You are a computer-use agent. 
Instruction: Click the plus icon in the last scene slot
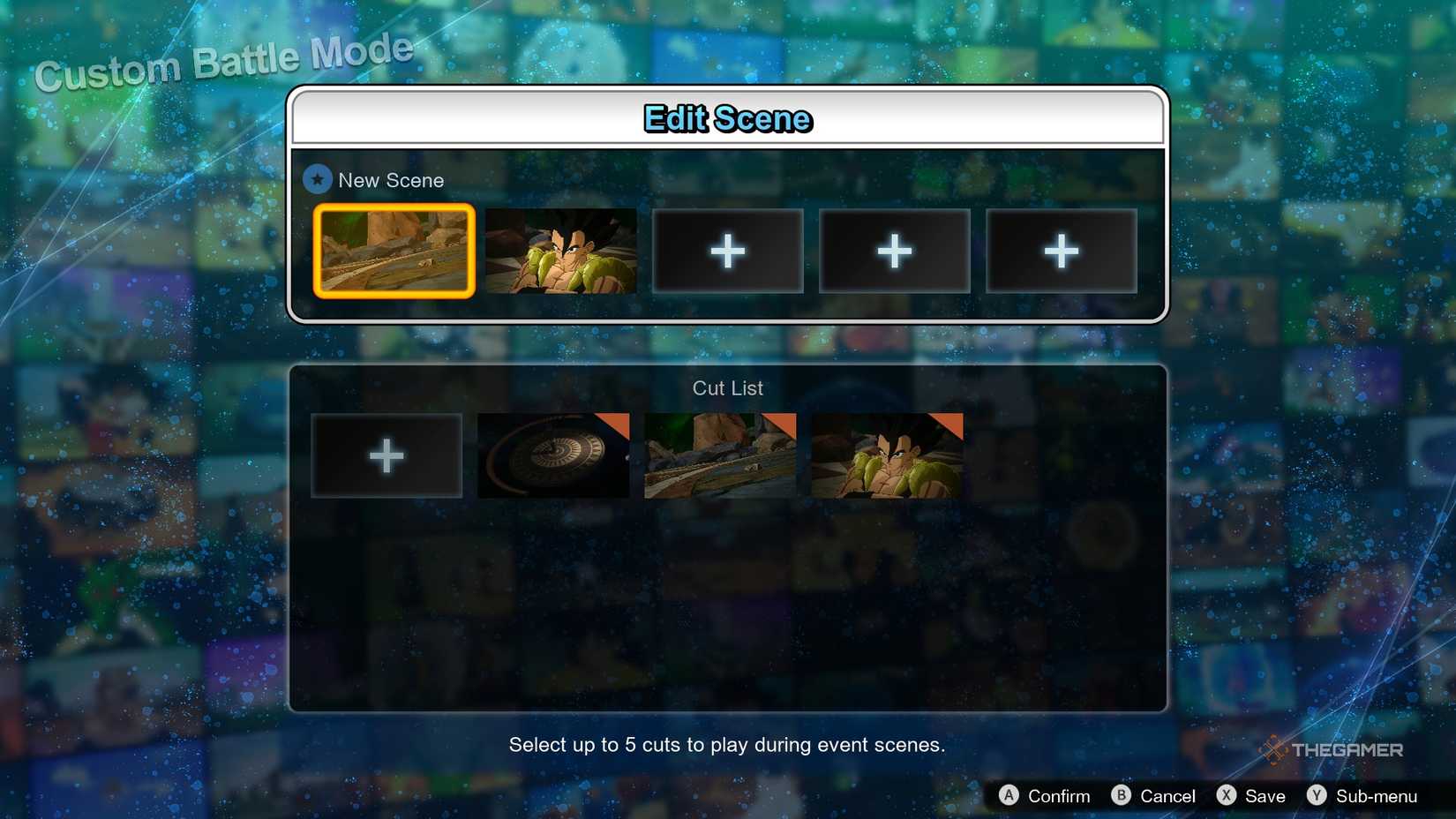coord(1061,251)
